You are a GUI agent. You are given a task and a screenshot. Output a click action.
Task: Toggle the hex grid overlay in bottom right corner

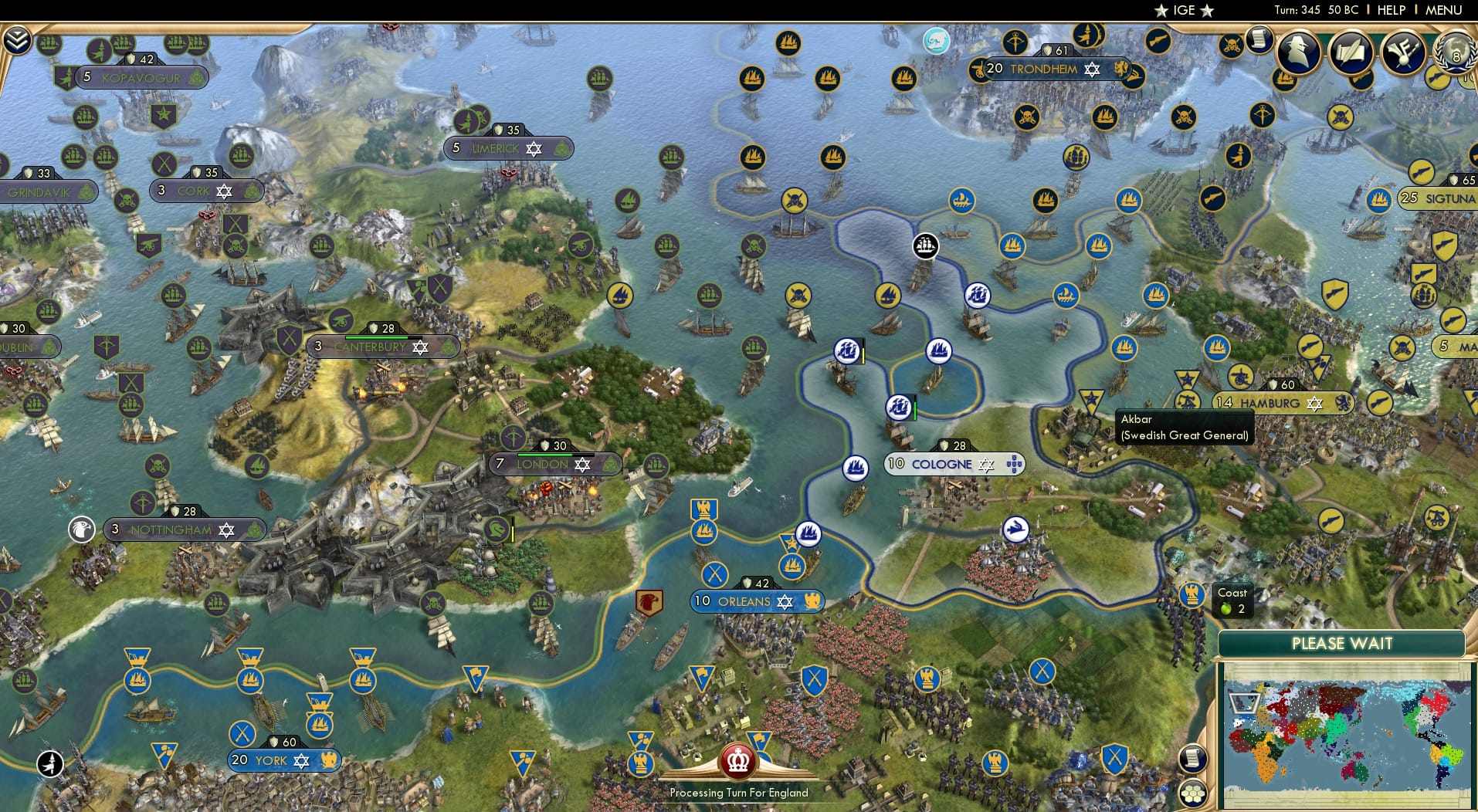pos(1193,793)
